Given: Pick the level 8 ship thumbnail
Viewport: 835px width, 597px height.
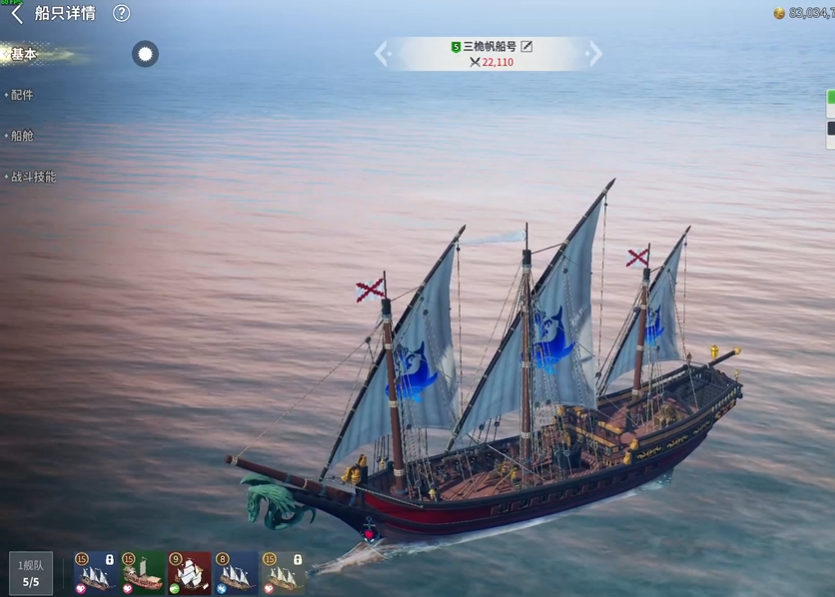Looking at the screenshot, I should click(236, 574).
